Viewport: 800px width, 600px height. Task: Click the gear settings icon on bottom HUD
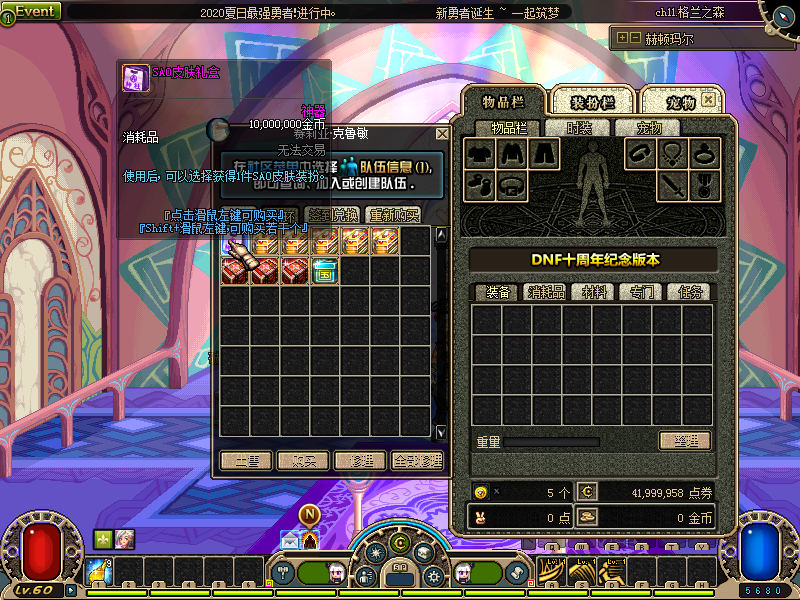point(433,577)
